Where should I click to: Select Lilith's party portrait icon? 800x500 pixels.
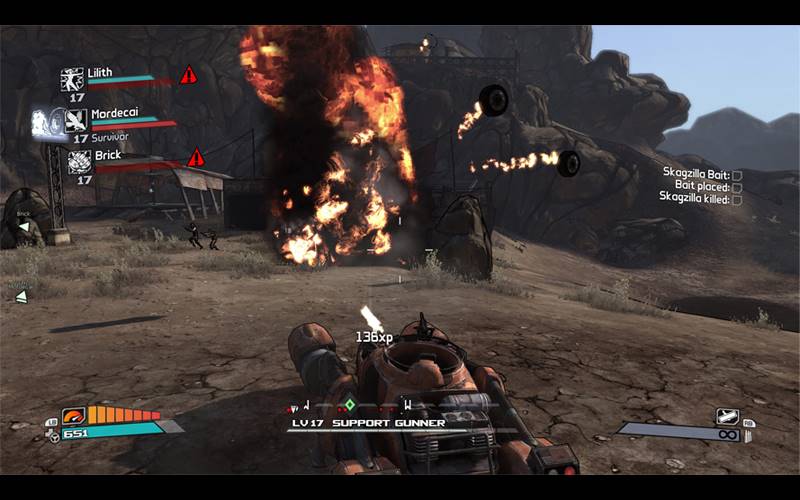point(72,79)
